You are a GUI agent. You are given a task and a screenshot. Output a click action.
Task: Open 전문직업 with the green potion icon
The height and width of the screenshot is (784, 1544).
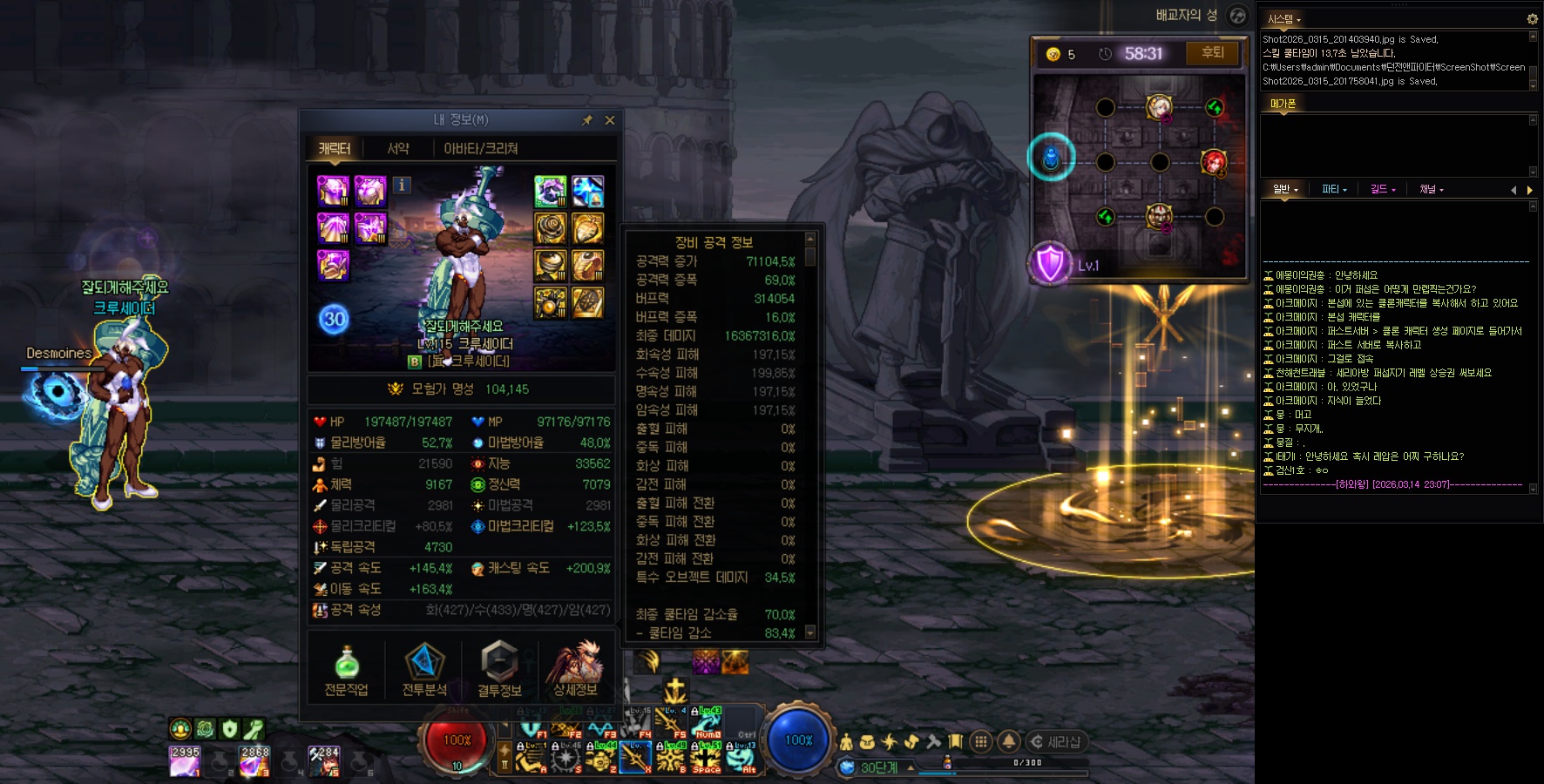346,669
